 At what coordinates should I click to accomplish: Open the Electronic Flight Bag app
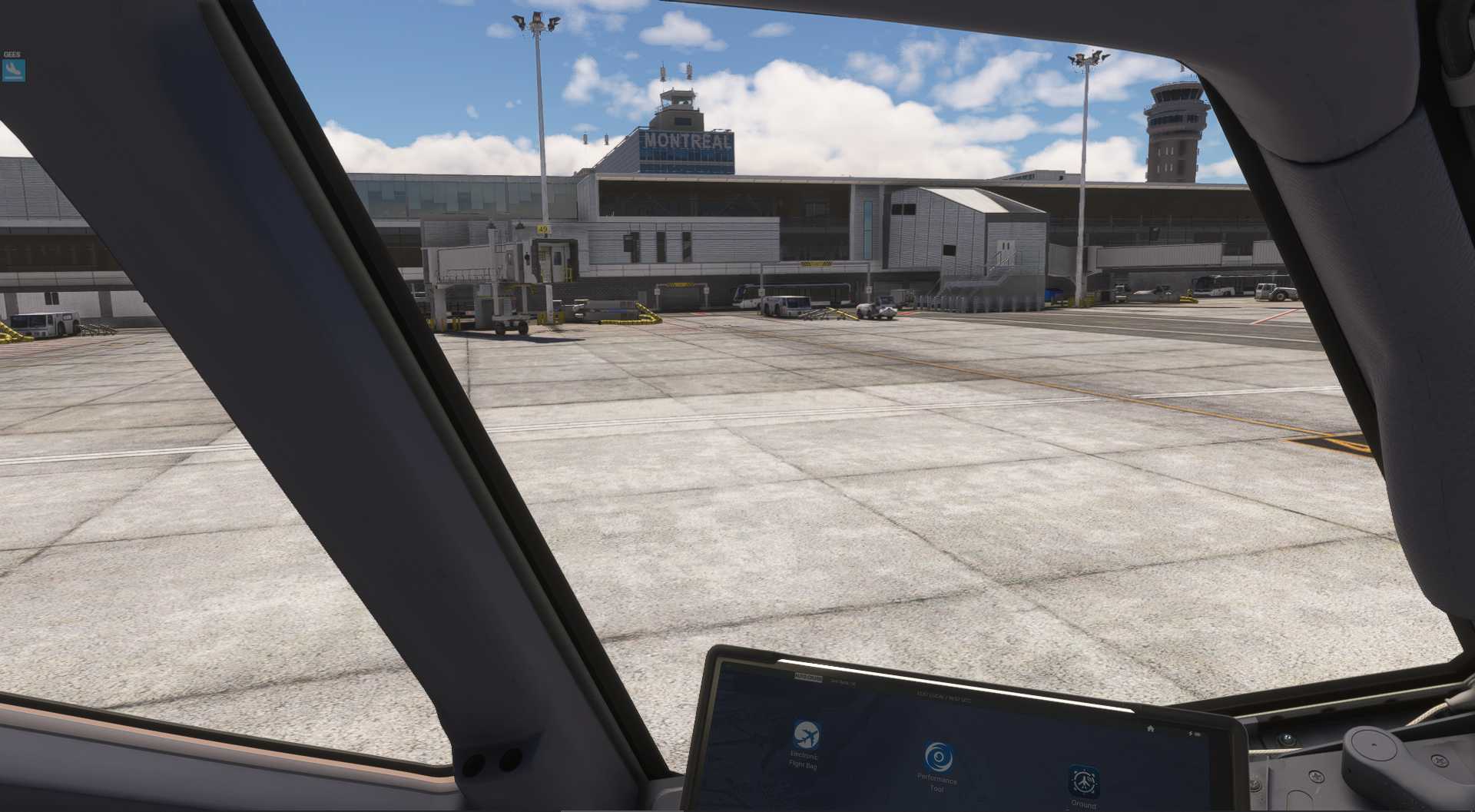point(806,736)
